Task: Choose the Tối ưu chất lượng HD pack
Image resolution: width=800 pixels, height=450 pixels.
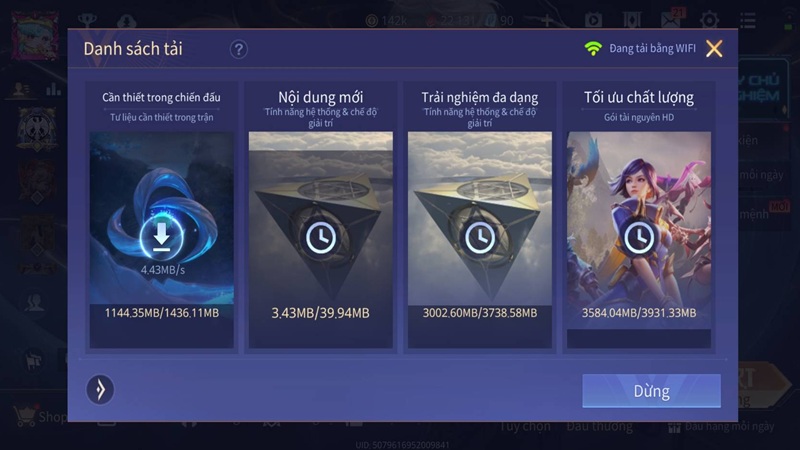Action: pyautogui.click(x=638, y=216)
